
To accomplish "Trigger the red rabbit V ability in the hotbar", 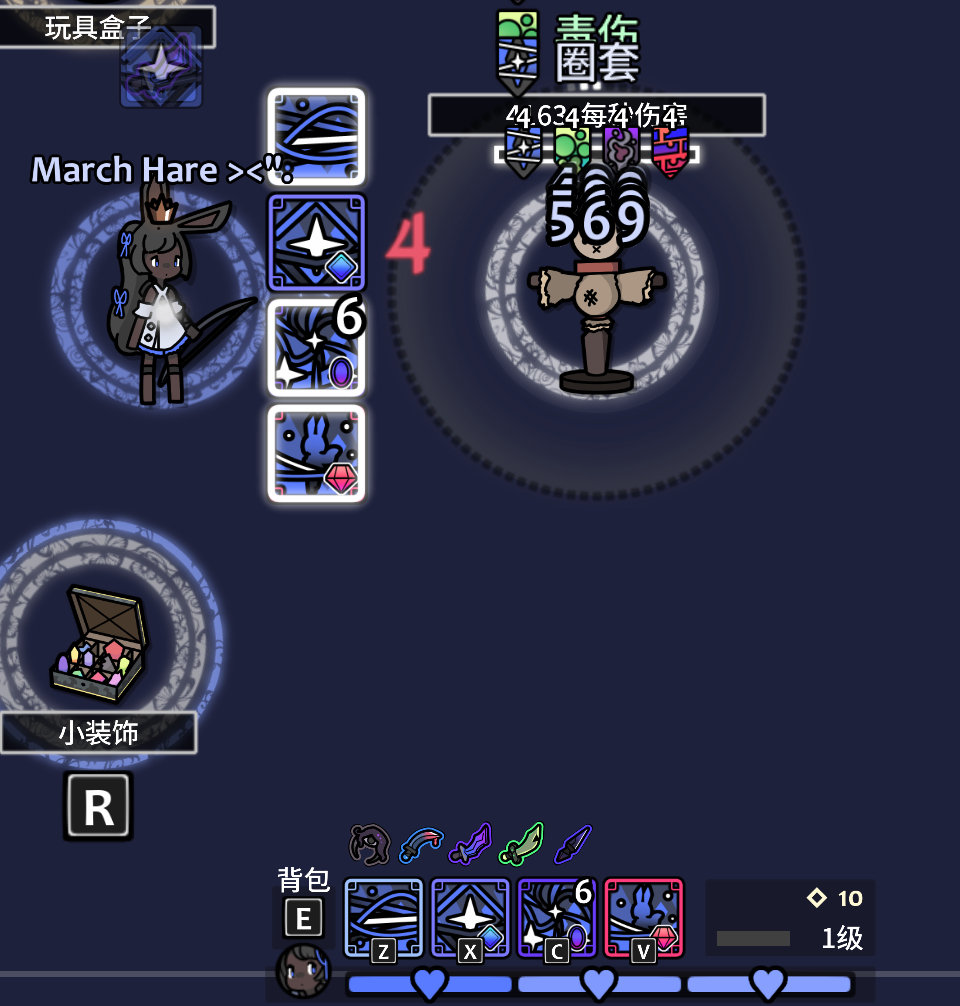I will pos(643,918).
